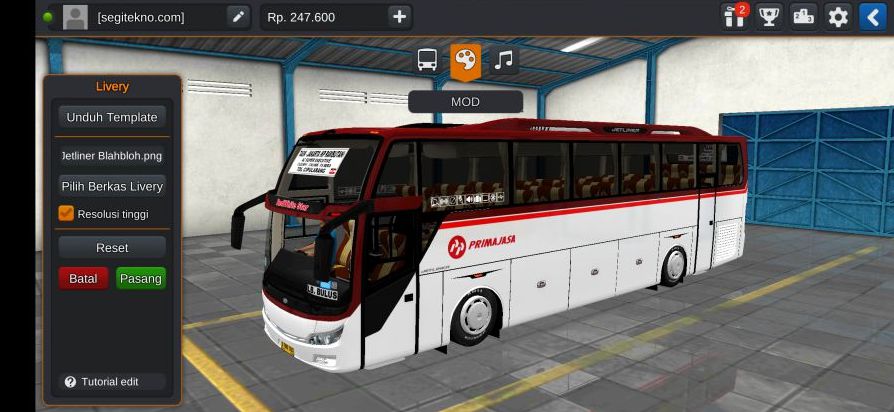The image size is (894, 412).
Task: Click the MOD label button
Action: pyautogui.click(x=465, y=101)
